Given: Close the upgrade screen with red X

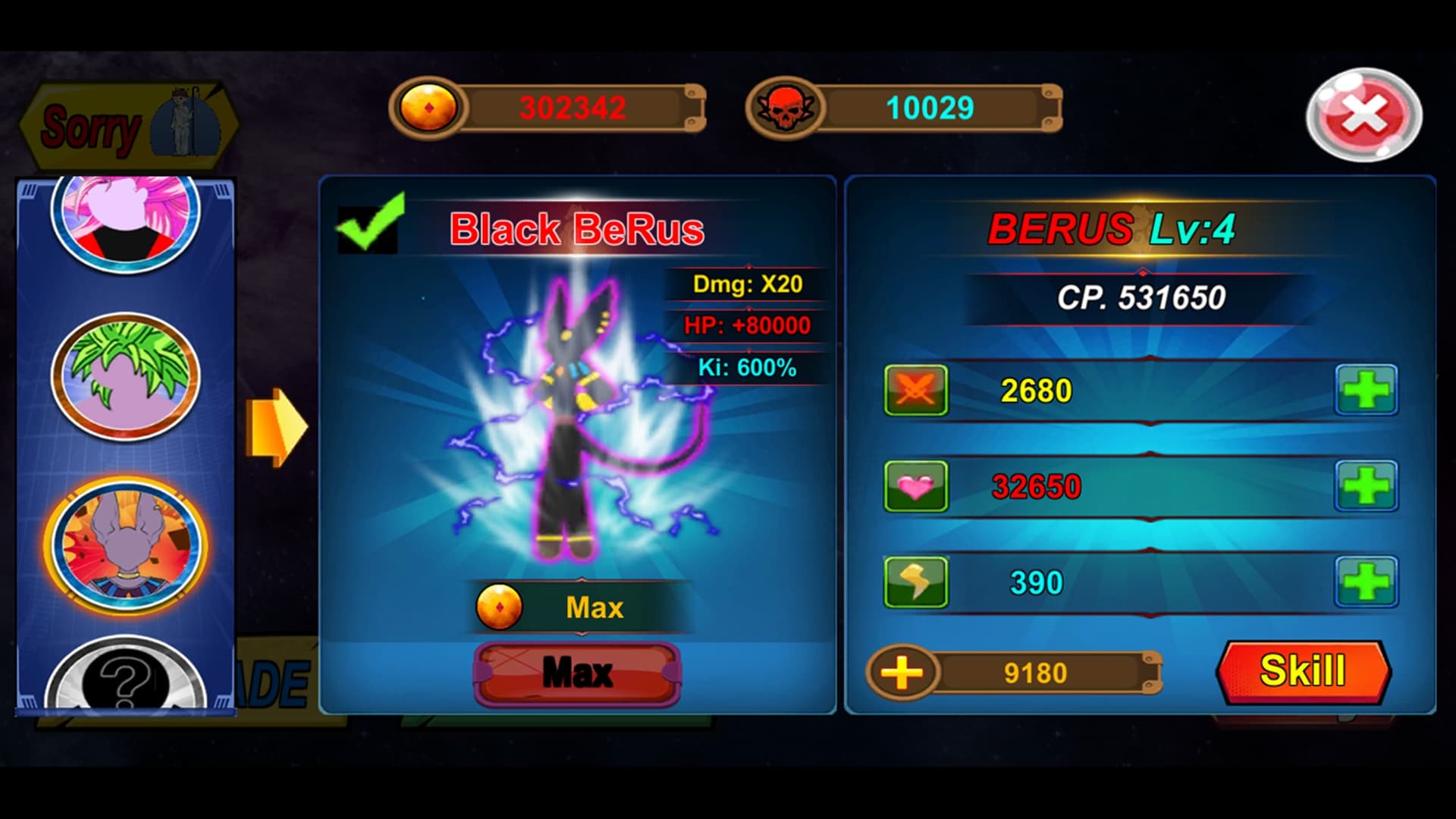Looking at the screenshot, I should 1363,115.
